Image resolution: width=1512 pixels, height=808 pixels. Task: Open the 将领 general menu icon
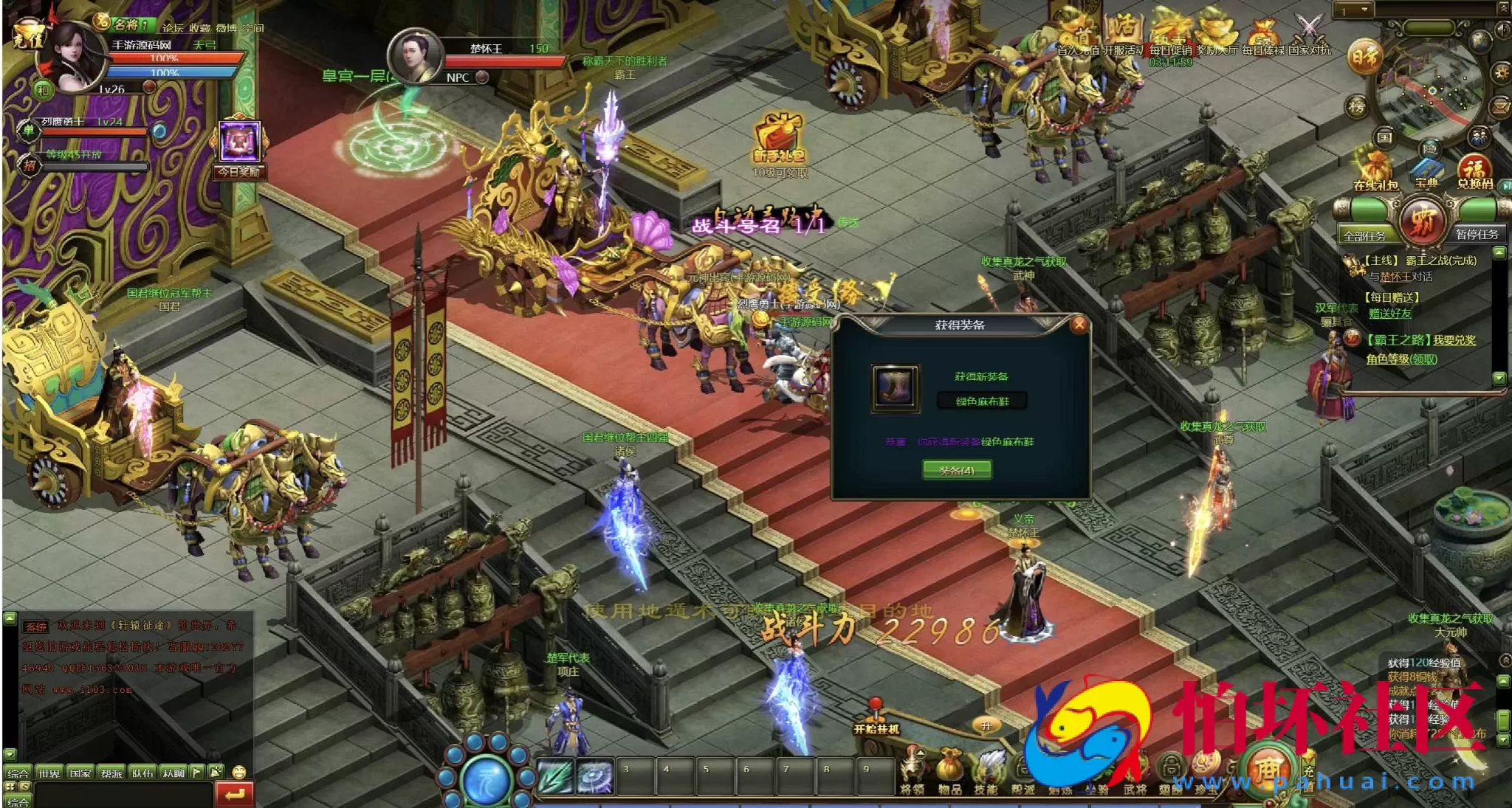click(x=913, y=772)
